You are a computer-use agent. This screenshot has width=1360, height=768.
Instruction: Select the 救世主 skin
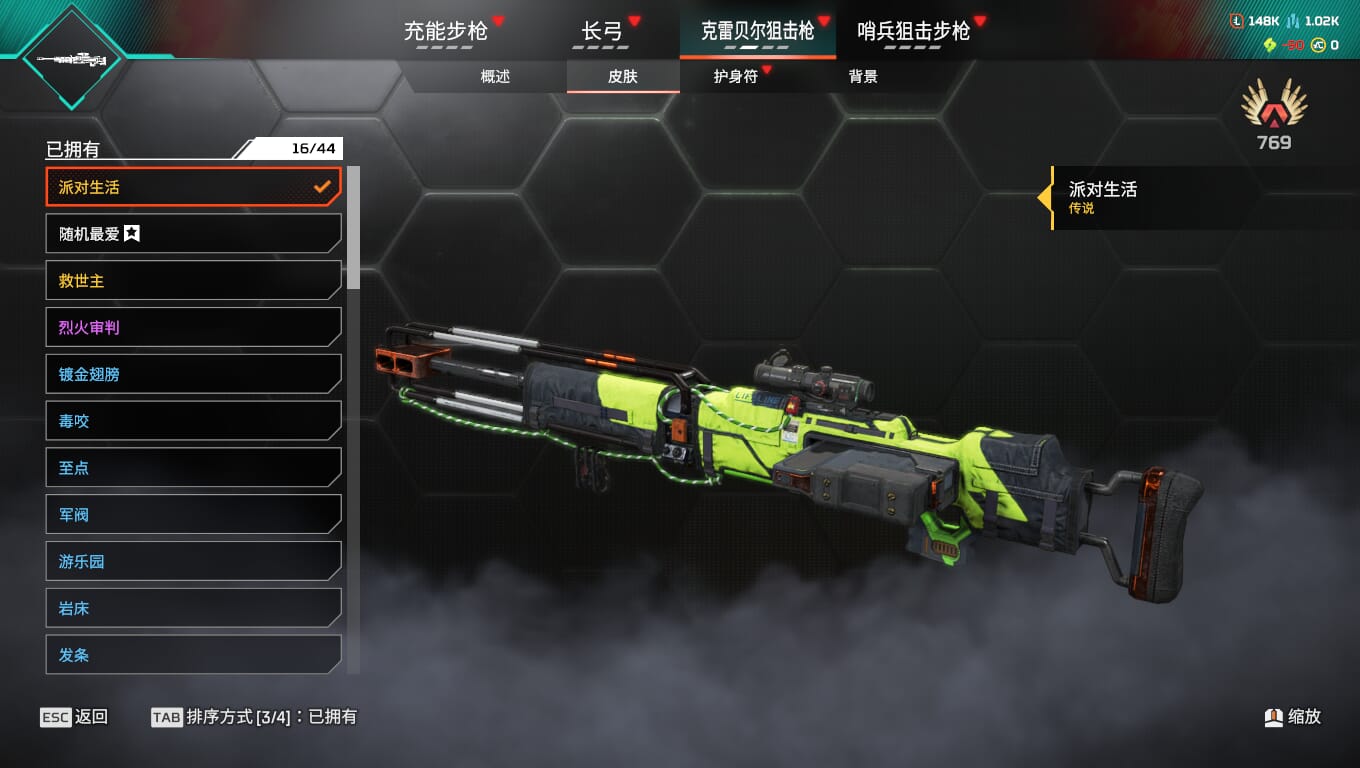click(x=193, y=281)
